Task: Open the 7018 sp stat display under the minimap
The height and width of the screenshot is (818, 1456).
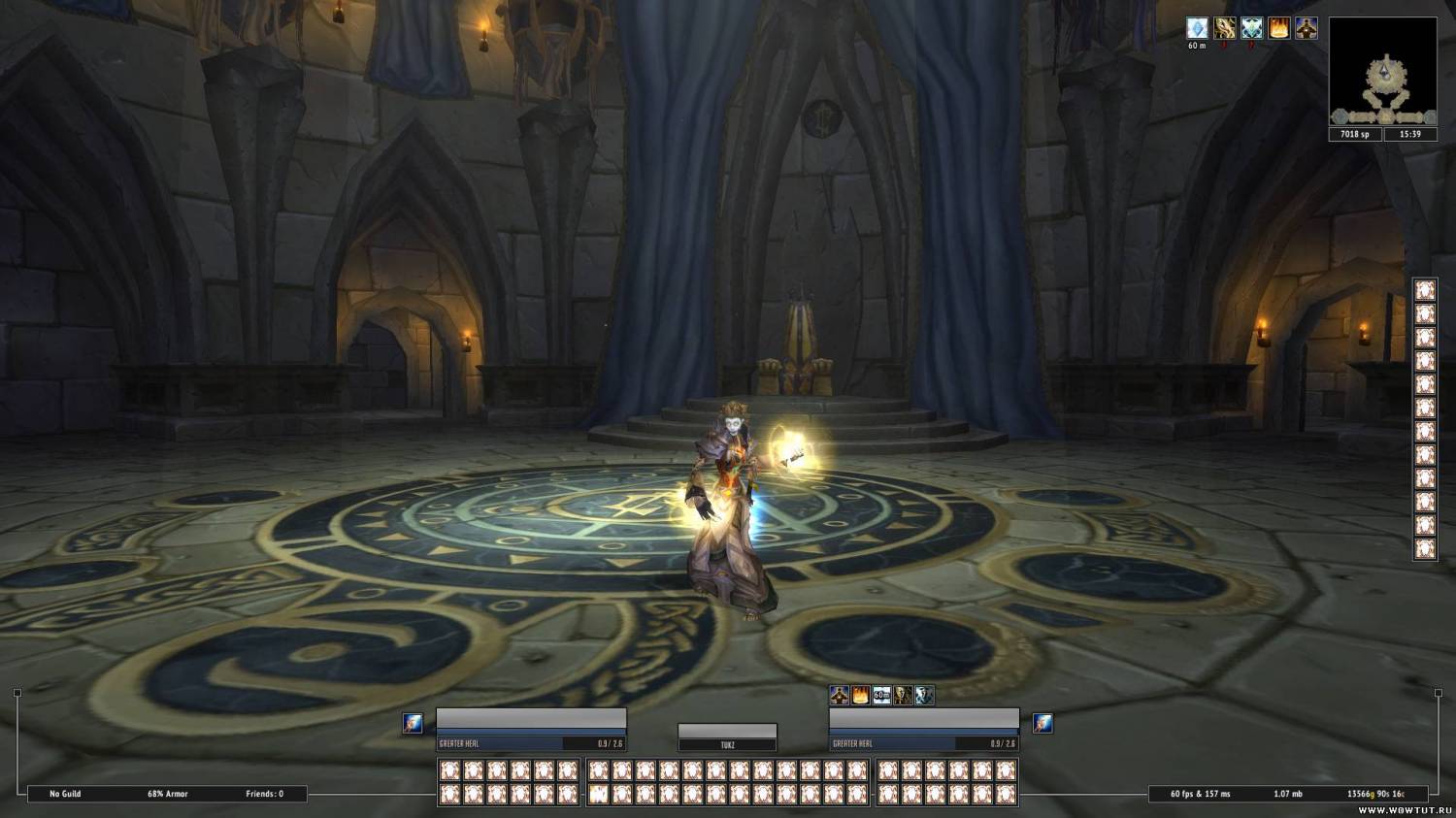Action: (x=1353, y=134)
